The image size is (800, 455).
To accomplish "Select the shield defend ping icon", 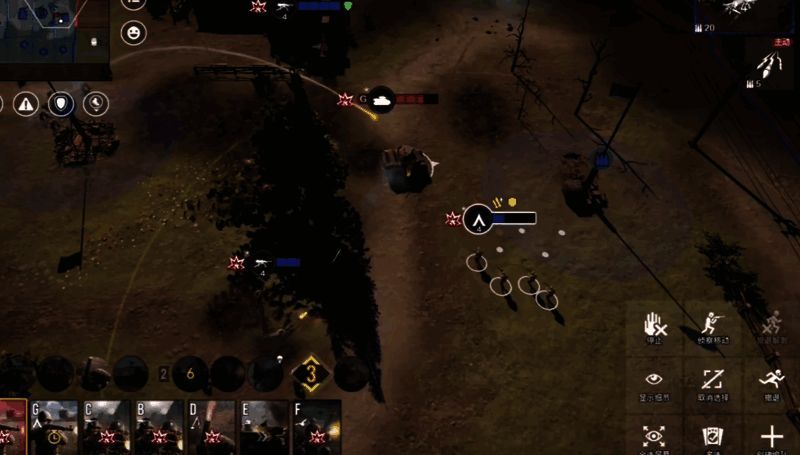I will [x=62, y=103].
